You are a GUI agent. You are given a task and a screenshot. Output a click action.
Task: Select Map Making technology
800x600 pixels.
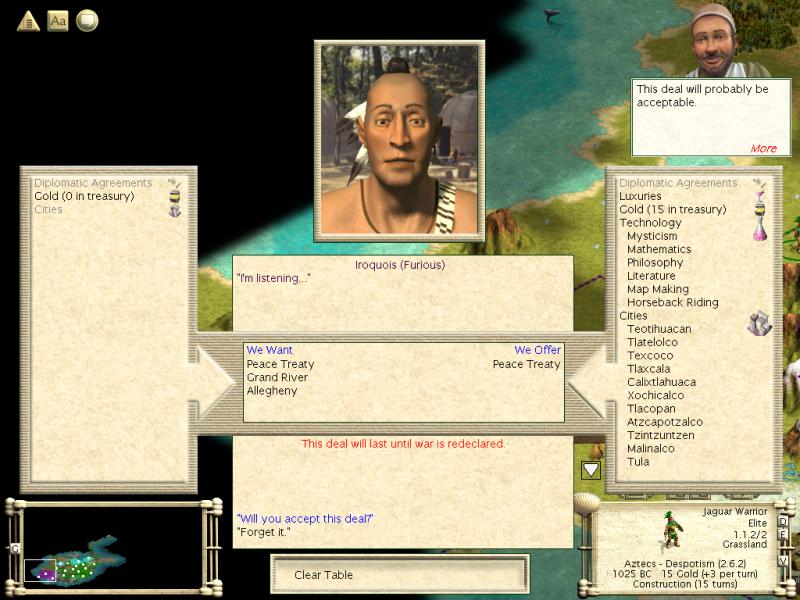(x=657, y=289)
